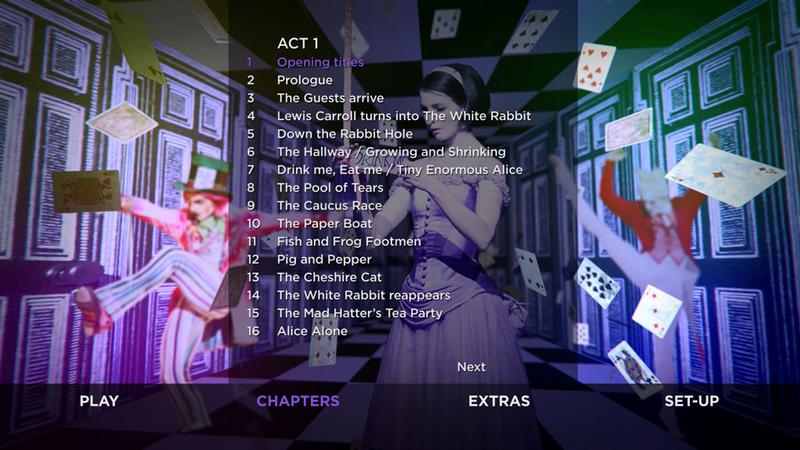The height and width of the screenshot is (450, 800).
Task: Select Drink me, Eat me / Tiny Enormous Alice
Action: click(399, 170)
